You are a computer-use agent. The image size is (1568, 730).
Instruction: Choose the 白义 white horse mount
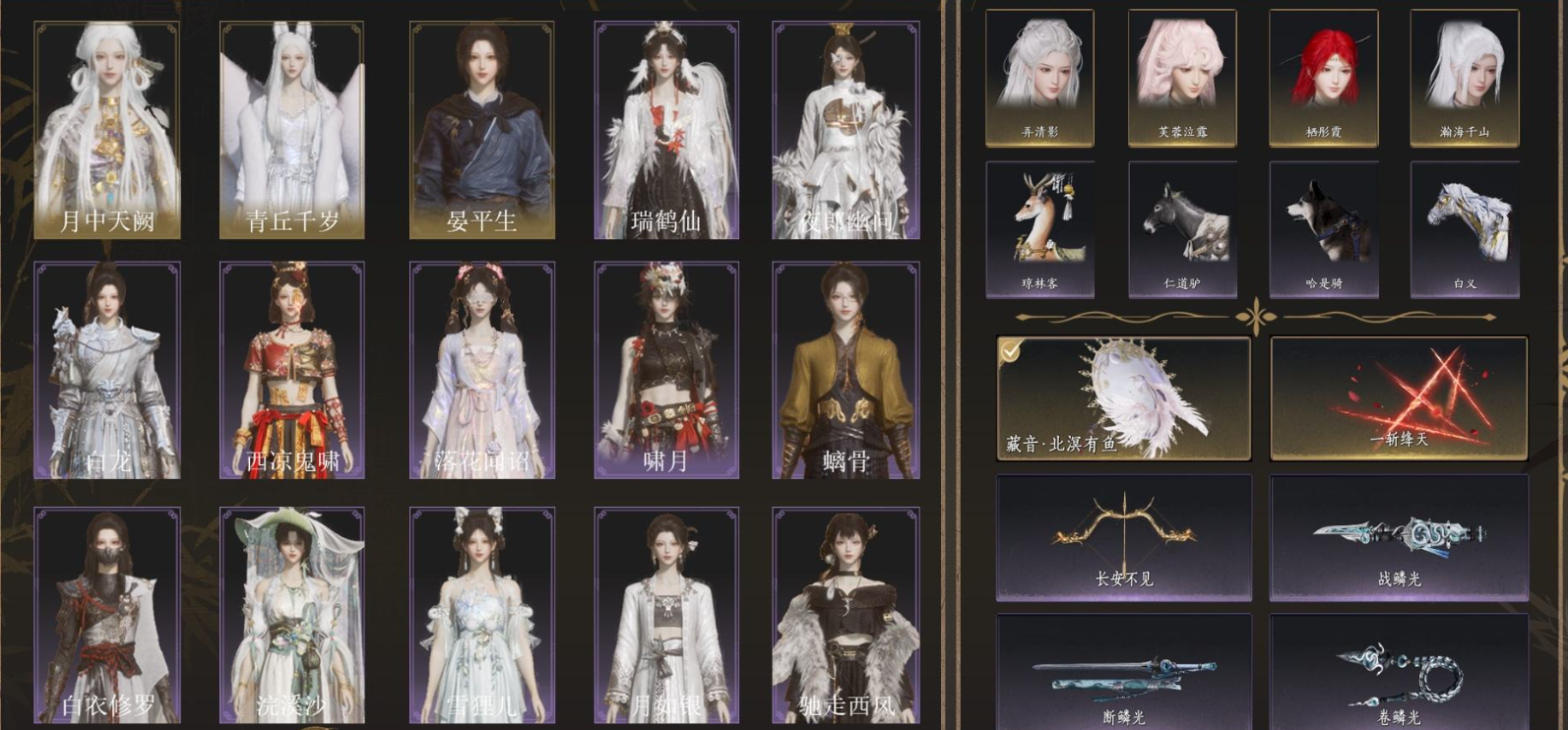point(1466,226)
